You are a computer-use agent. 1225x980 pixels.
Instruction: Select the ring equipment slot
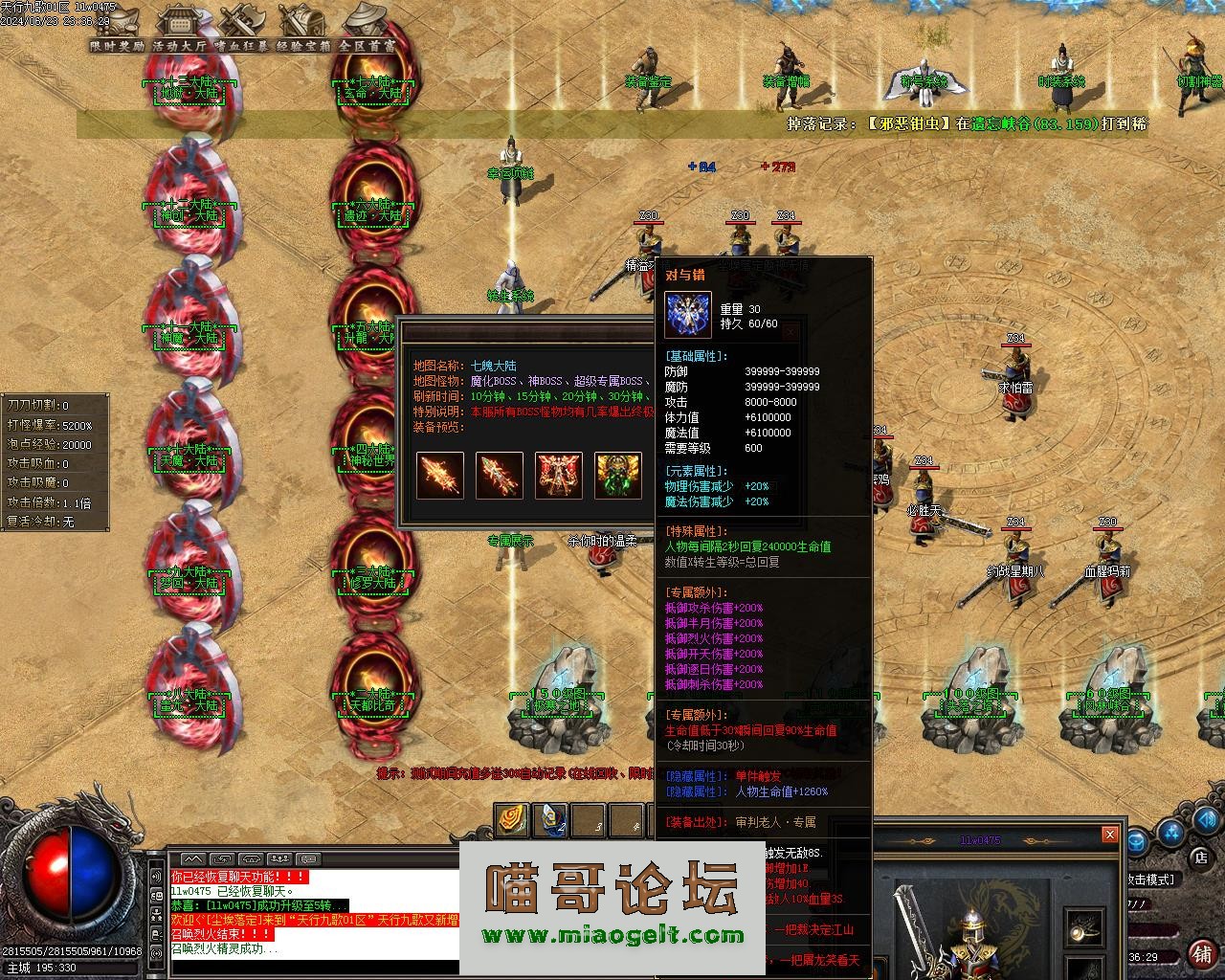pos(1086,927)
